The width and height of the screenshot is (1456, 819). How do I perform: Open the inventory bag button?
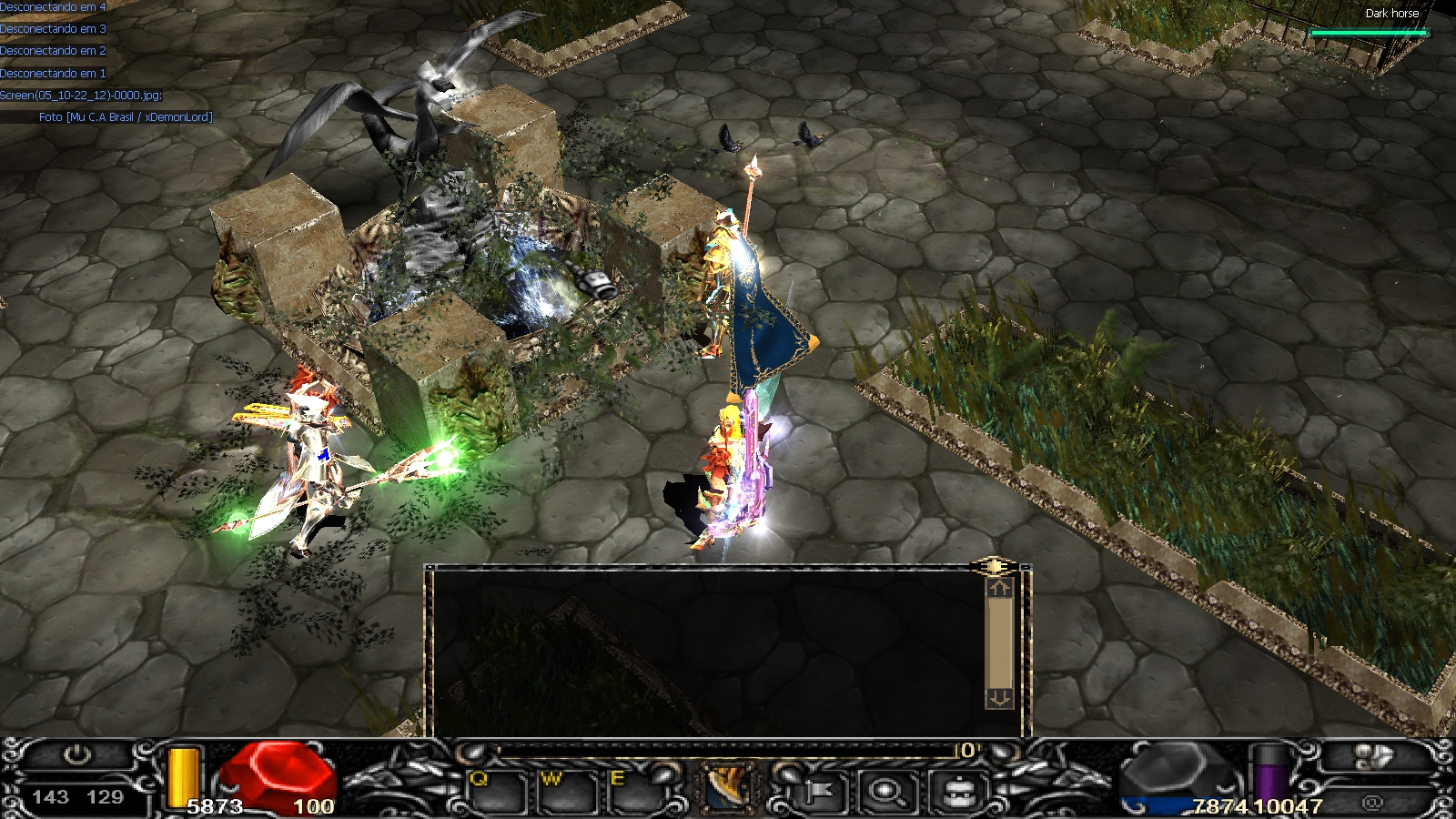(x=958, y=792)
